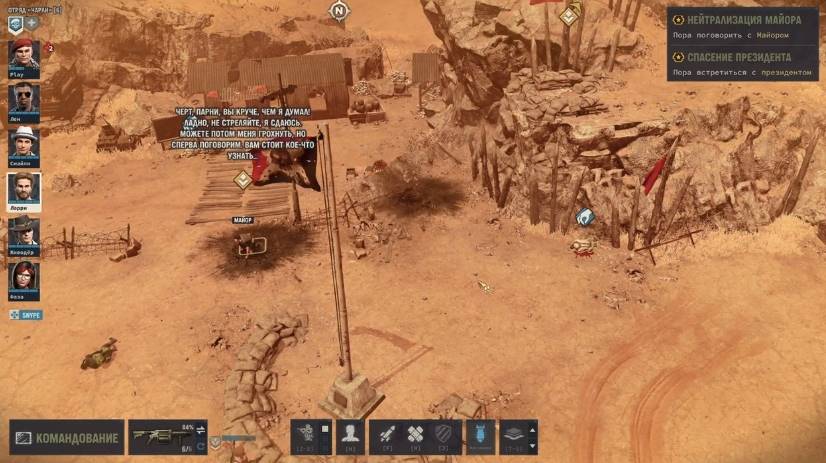Select mercenary Лен with sunglasses
826x463 pixels.
22,100
